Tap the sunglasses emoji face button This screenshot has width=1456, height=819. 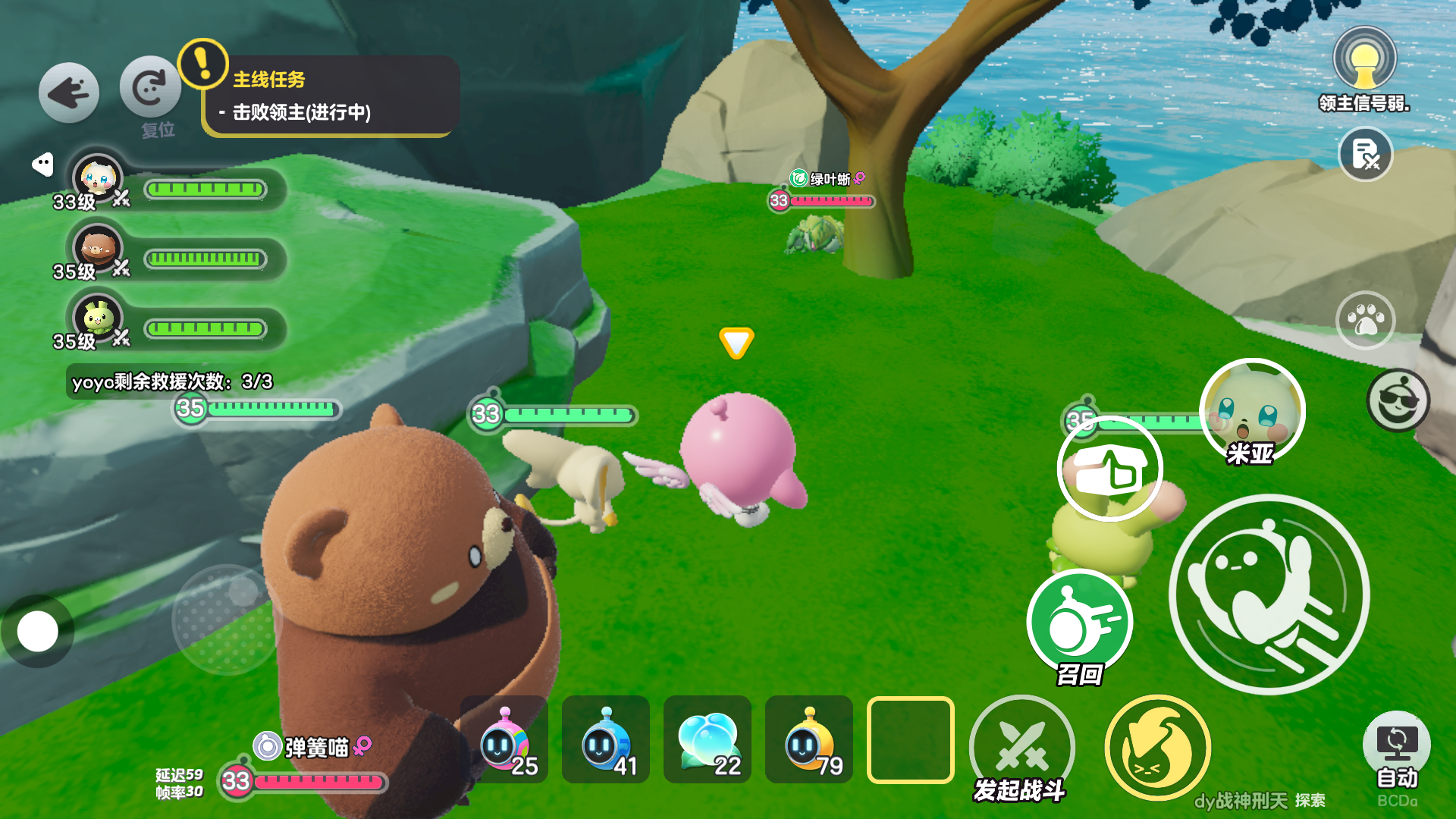point(1398,400)
